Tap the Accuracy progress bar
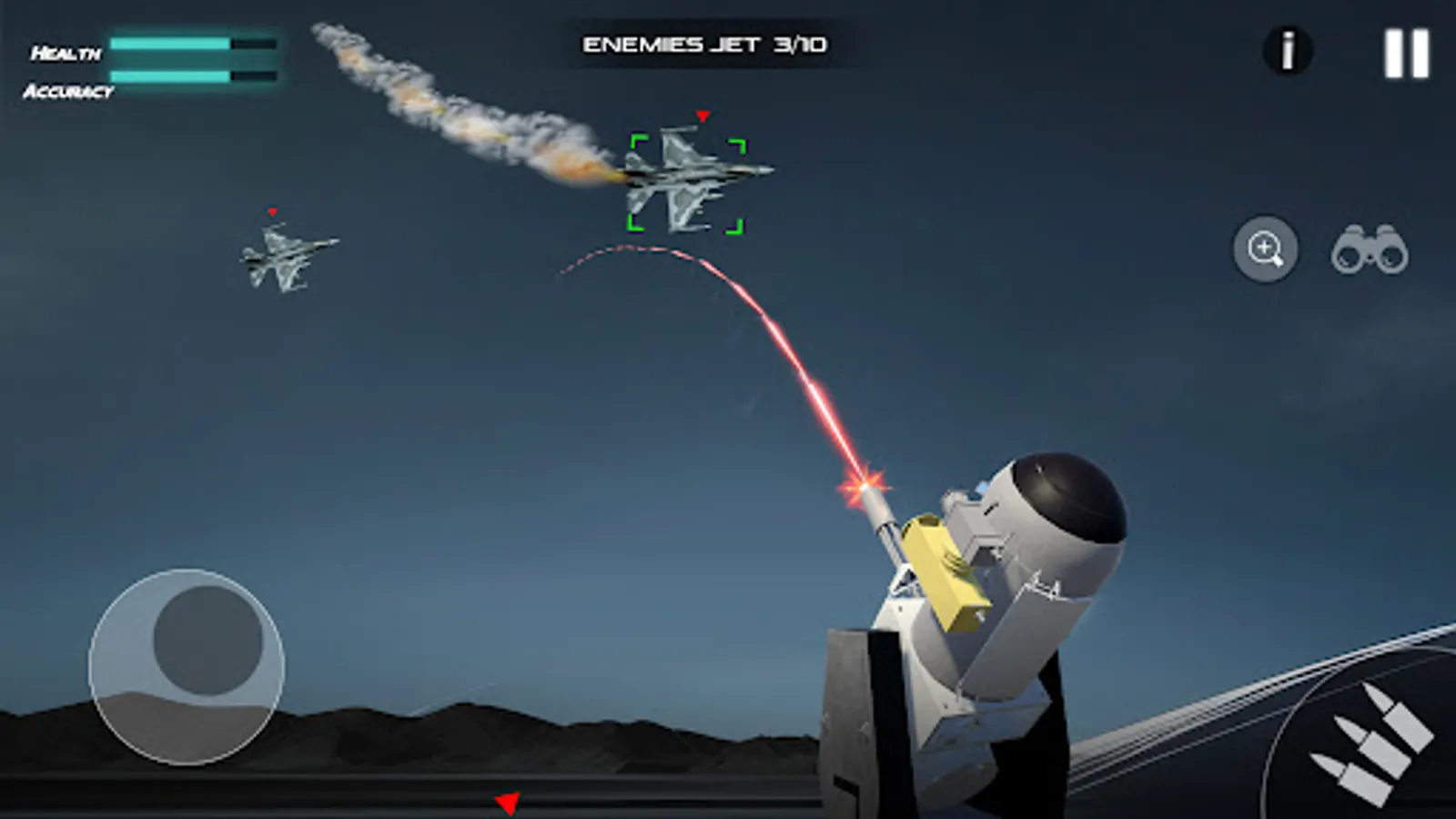1456x819 pixels. click(191, 78)
